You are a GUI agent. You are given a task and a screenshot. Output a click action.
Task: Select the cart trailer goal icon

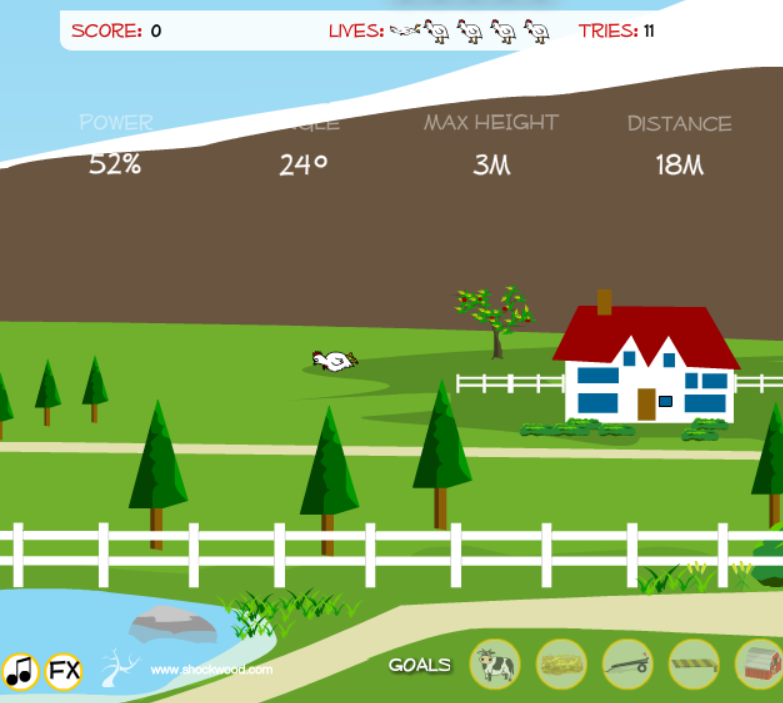[627, 664]
